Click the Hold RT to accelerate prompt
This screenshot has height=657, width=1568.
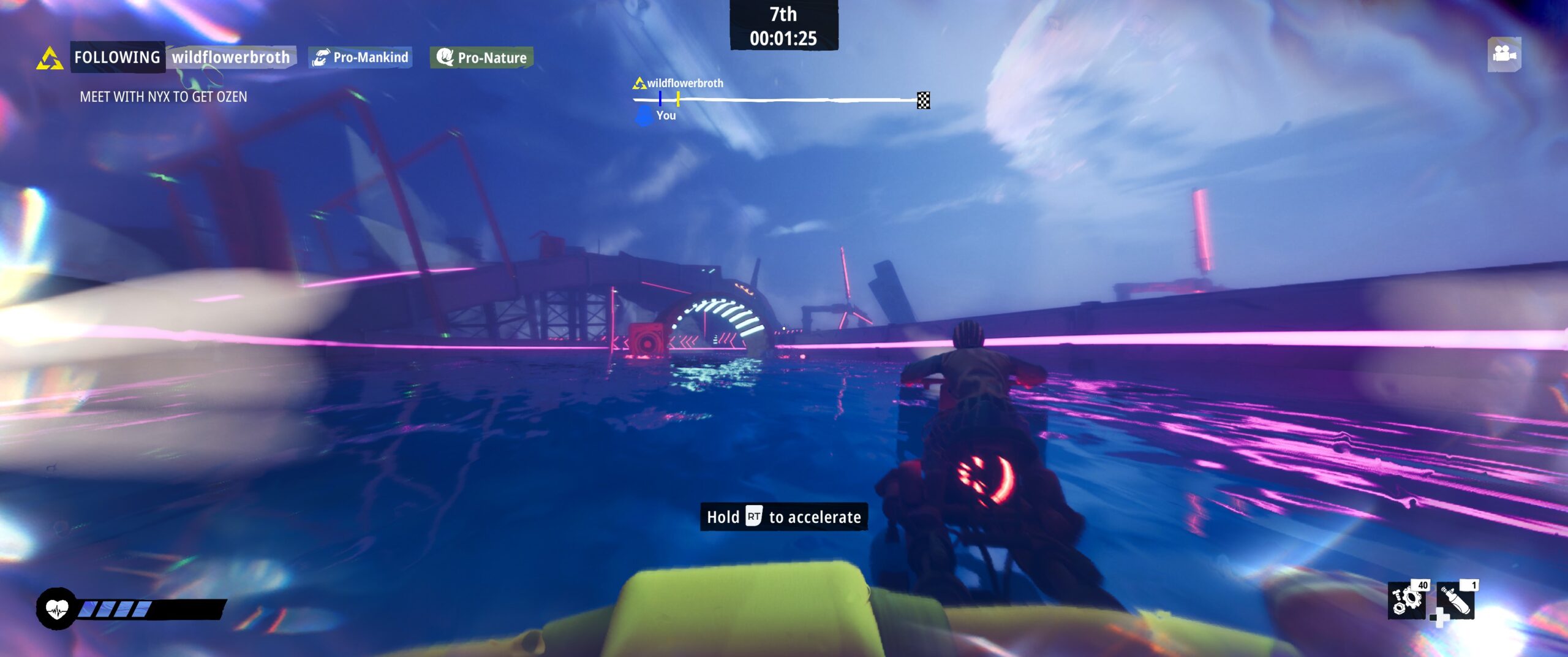click(784, 517)
